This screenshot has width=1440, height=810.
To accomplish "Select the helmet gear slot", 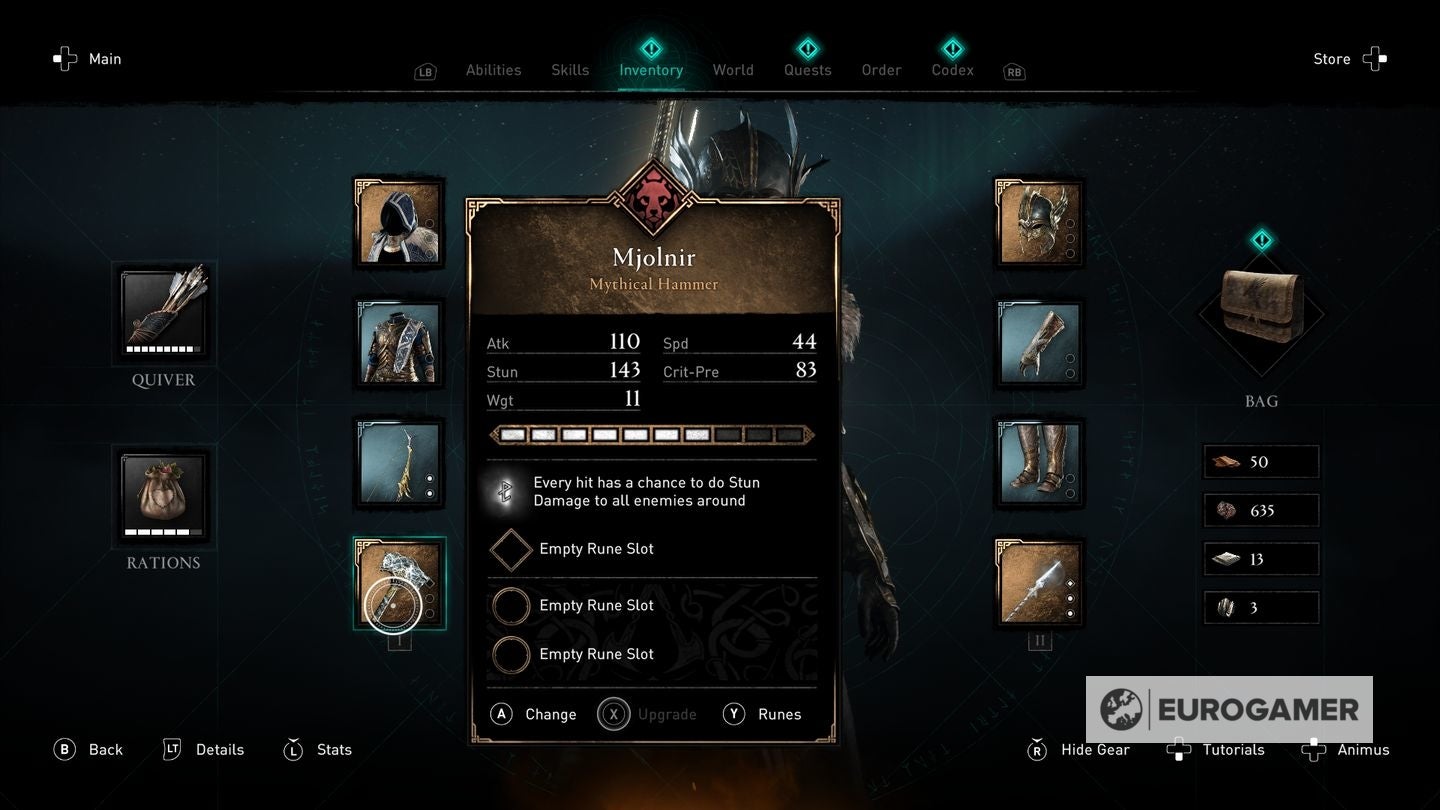I will [1039, 221].
